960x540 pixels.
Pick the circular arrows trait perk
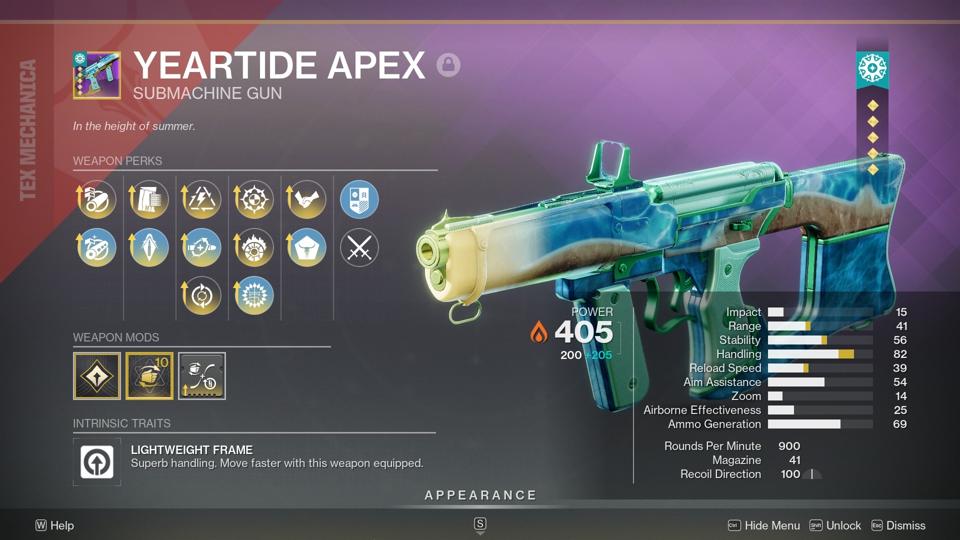pyautogui.click(x=201, y=295)
